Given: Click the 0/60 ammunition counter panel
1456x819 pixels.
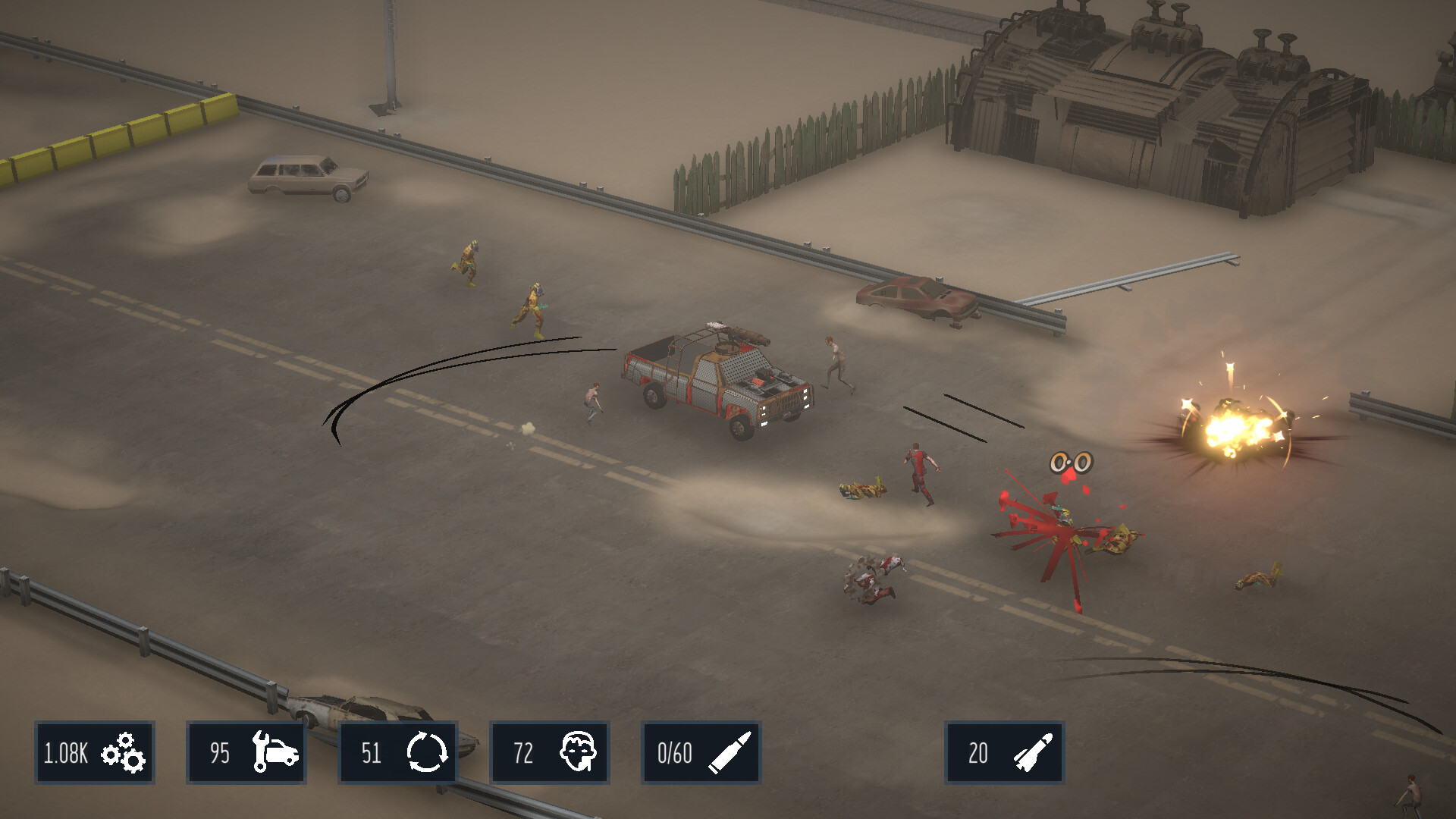Looking at the screenshot, I should [x=699, y=752].
